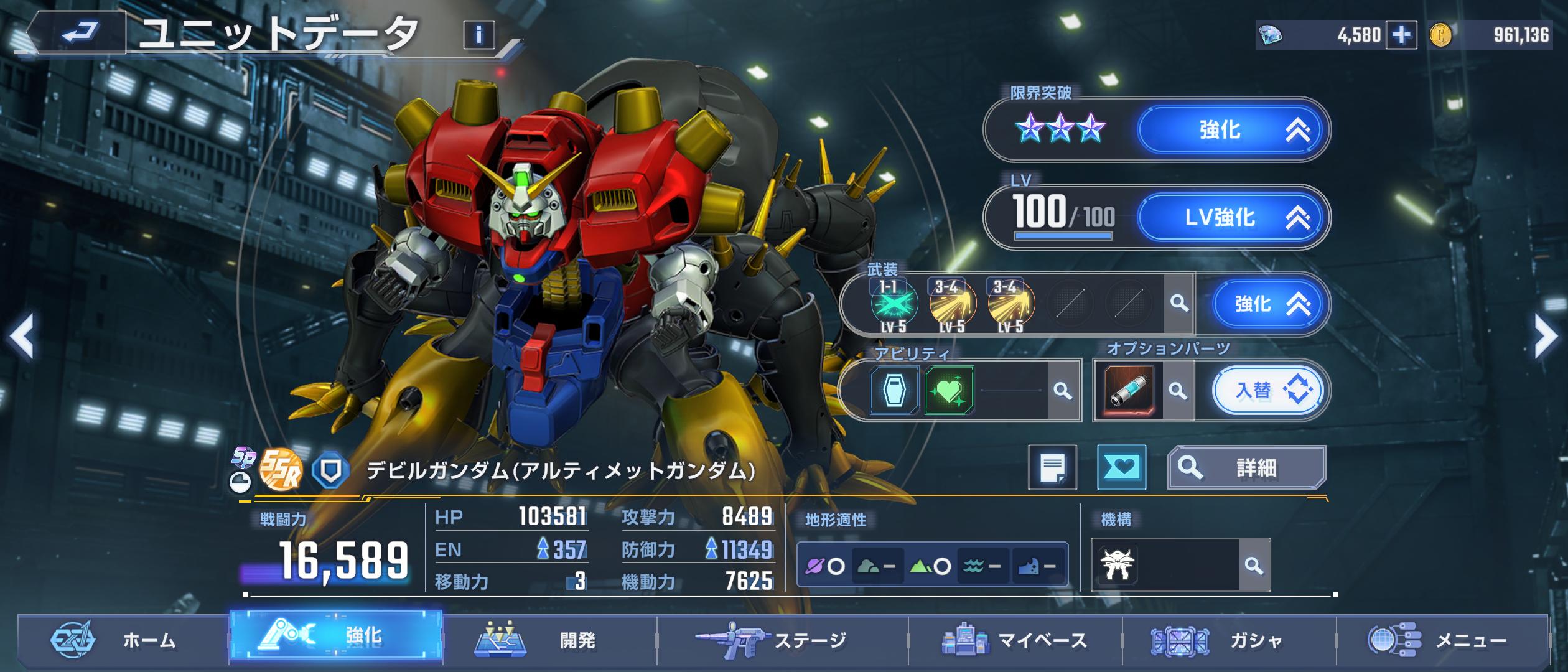Toggle the heart favorite button
Viewport: 1568px width, 672px height.
pos(1121,467)
